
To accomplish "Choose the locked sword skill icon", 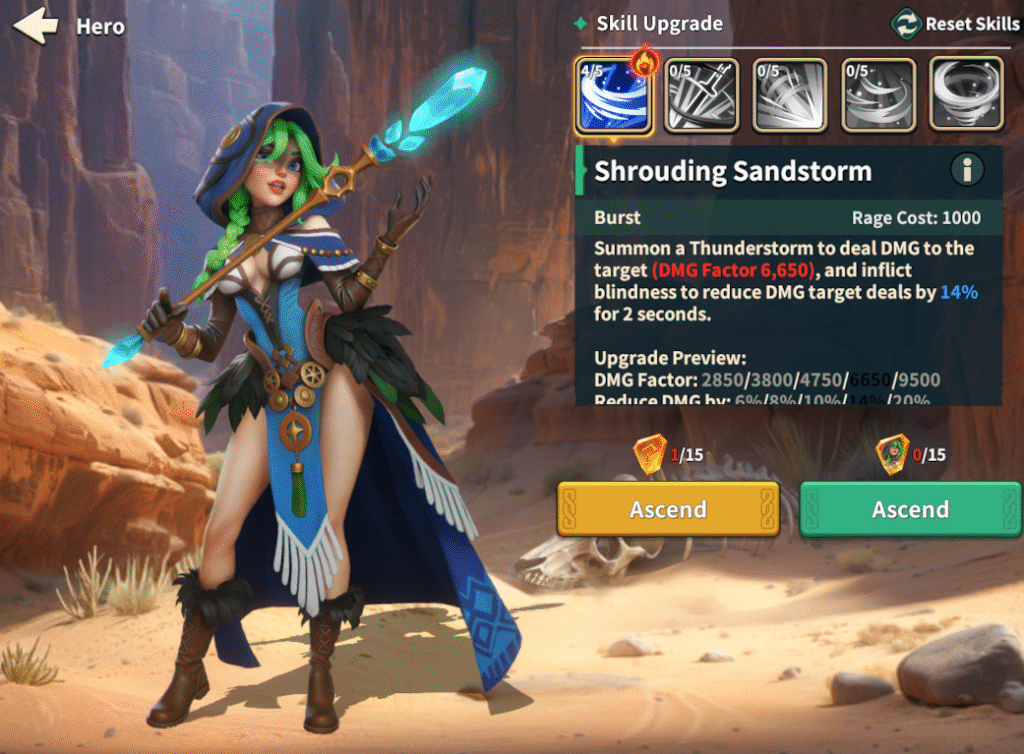I will click(702, 96).
